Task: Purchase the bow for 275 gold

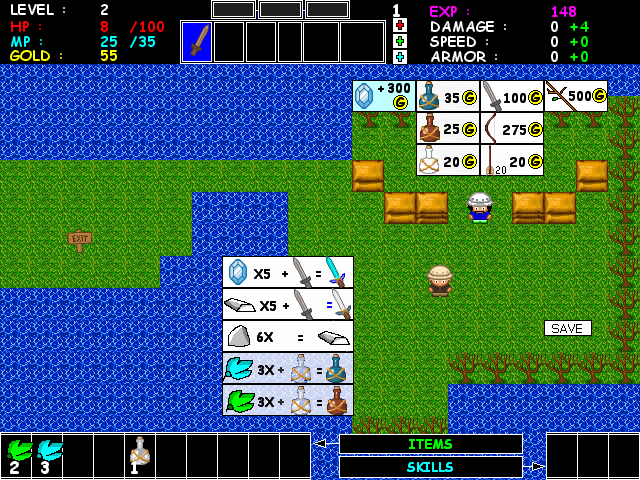Action: (x=512, y=128)
